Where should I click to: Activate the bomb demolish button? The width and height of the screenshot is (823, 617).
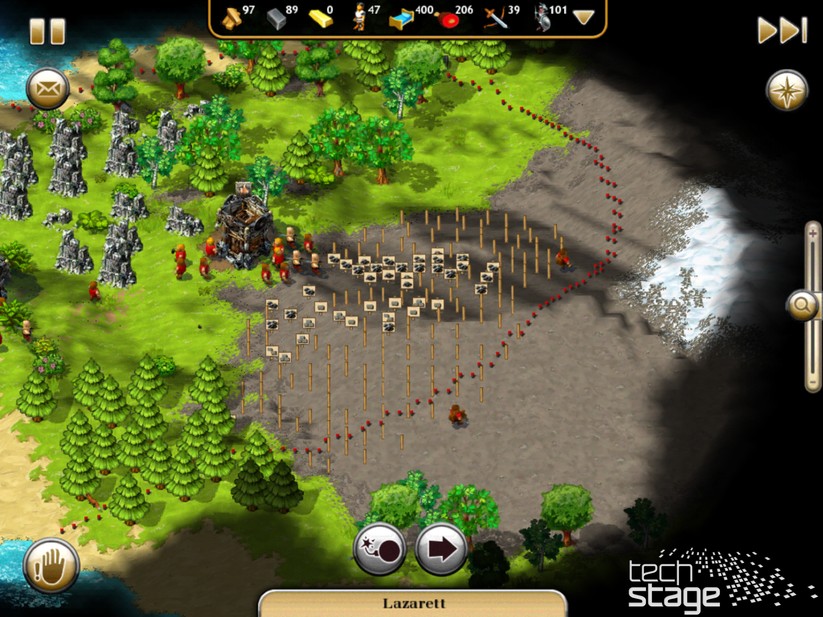380,549
